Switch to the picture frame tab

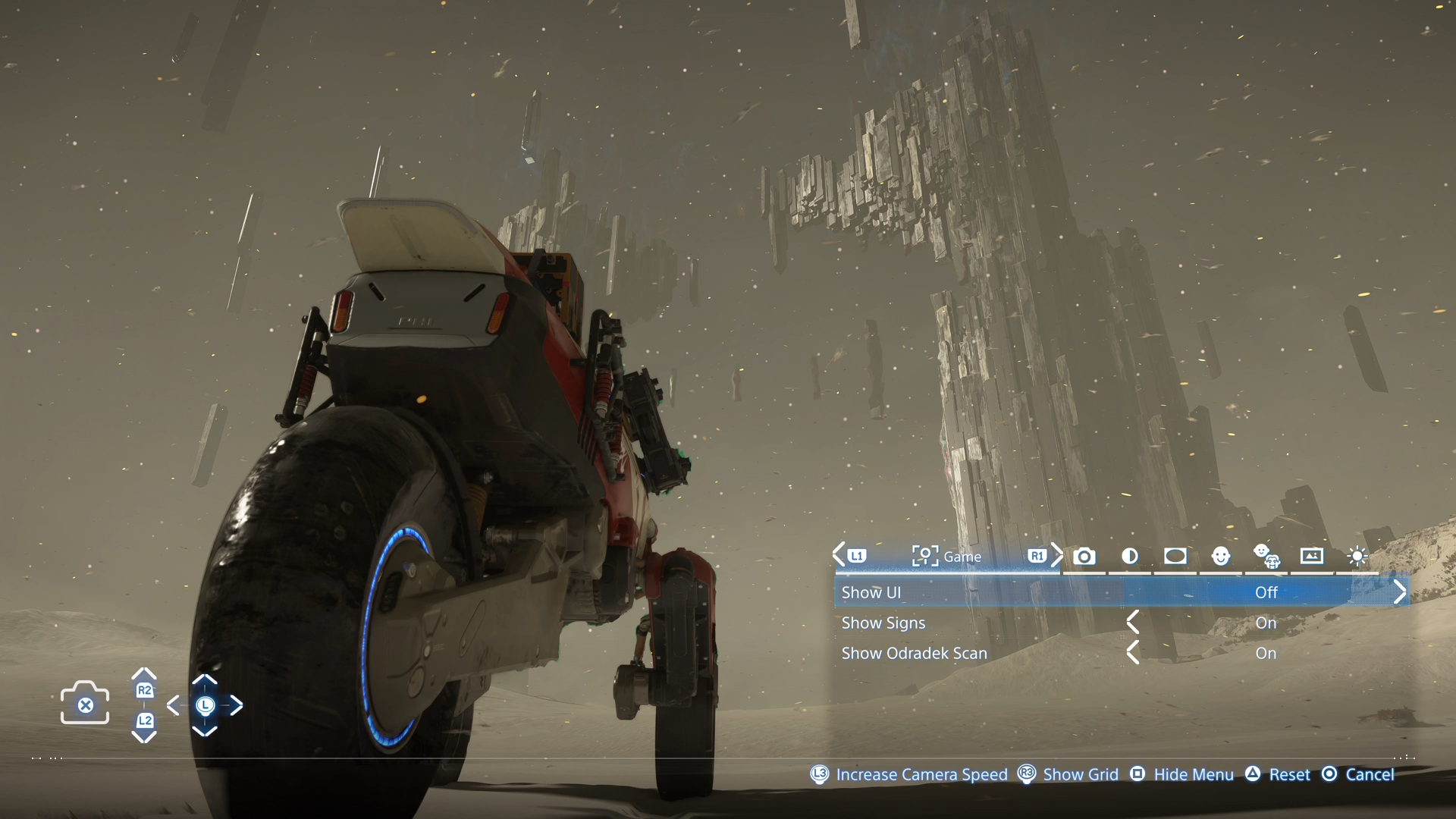1312,557
